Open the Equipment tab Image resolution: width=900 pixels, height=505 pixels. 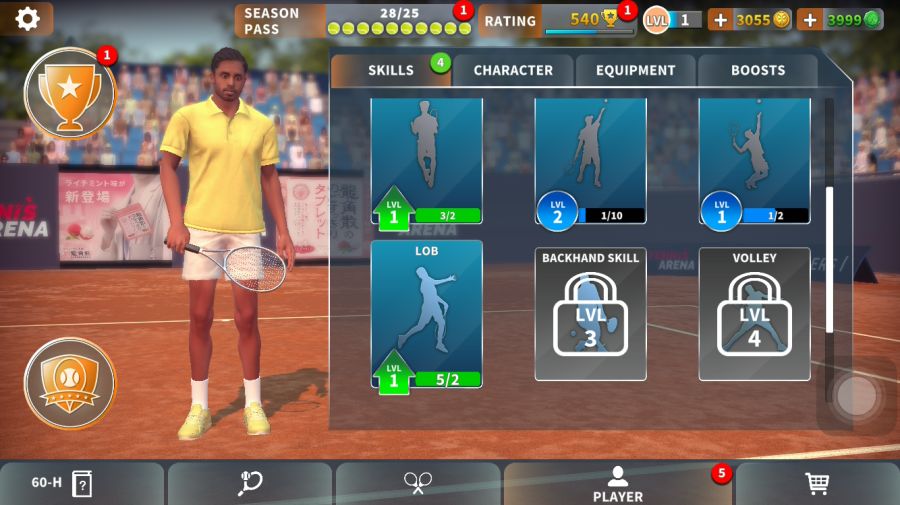636,70
